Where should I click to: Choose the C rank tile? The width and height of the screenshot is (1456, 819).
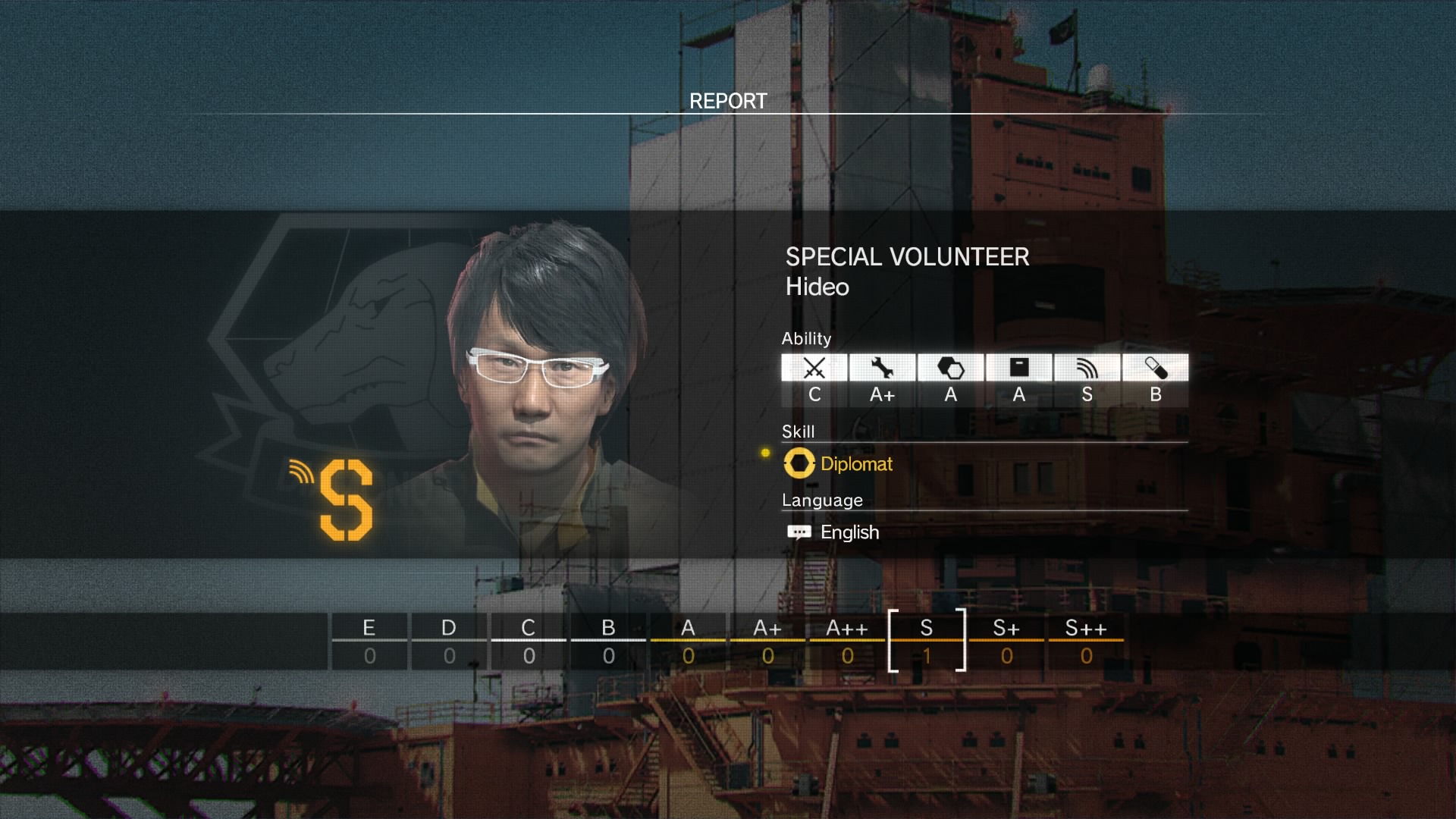click(x=529, y=642)
